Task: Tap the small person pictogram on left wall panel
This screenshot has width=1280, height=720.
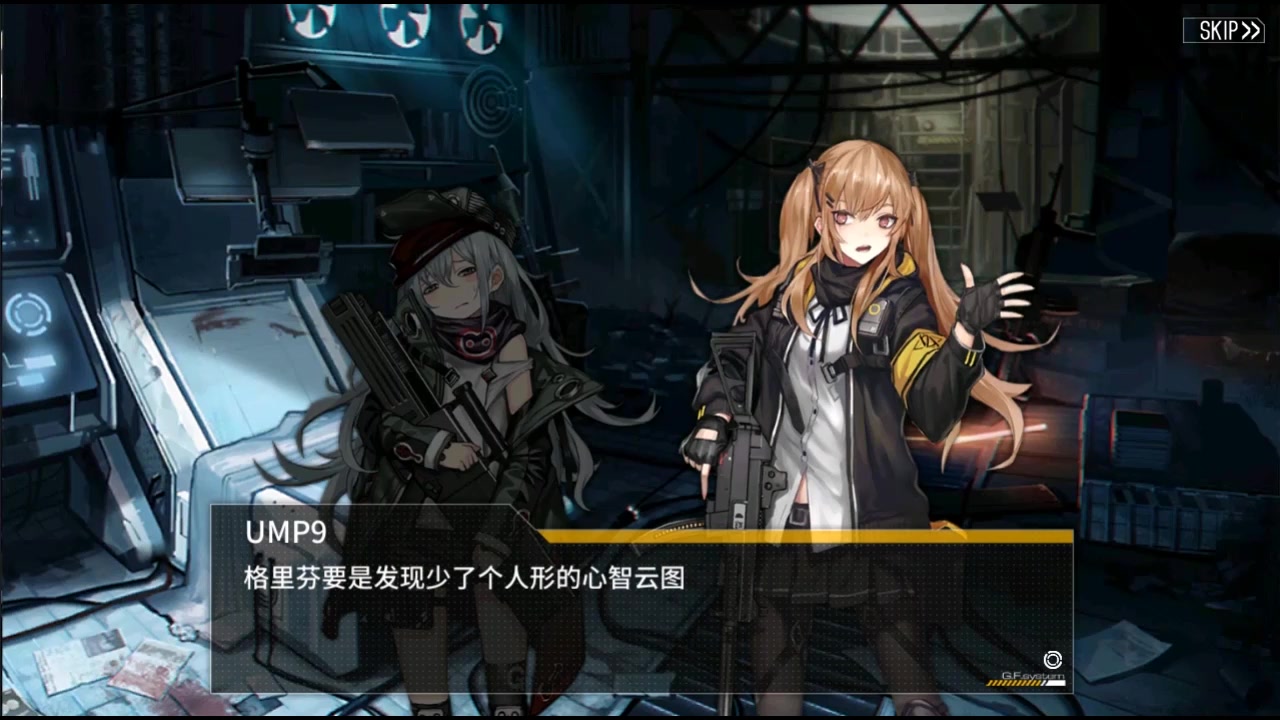Action: (x=31, y=170)
